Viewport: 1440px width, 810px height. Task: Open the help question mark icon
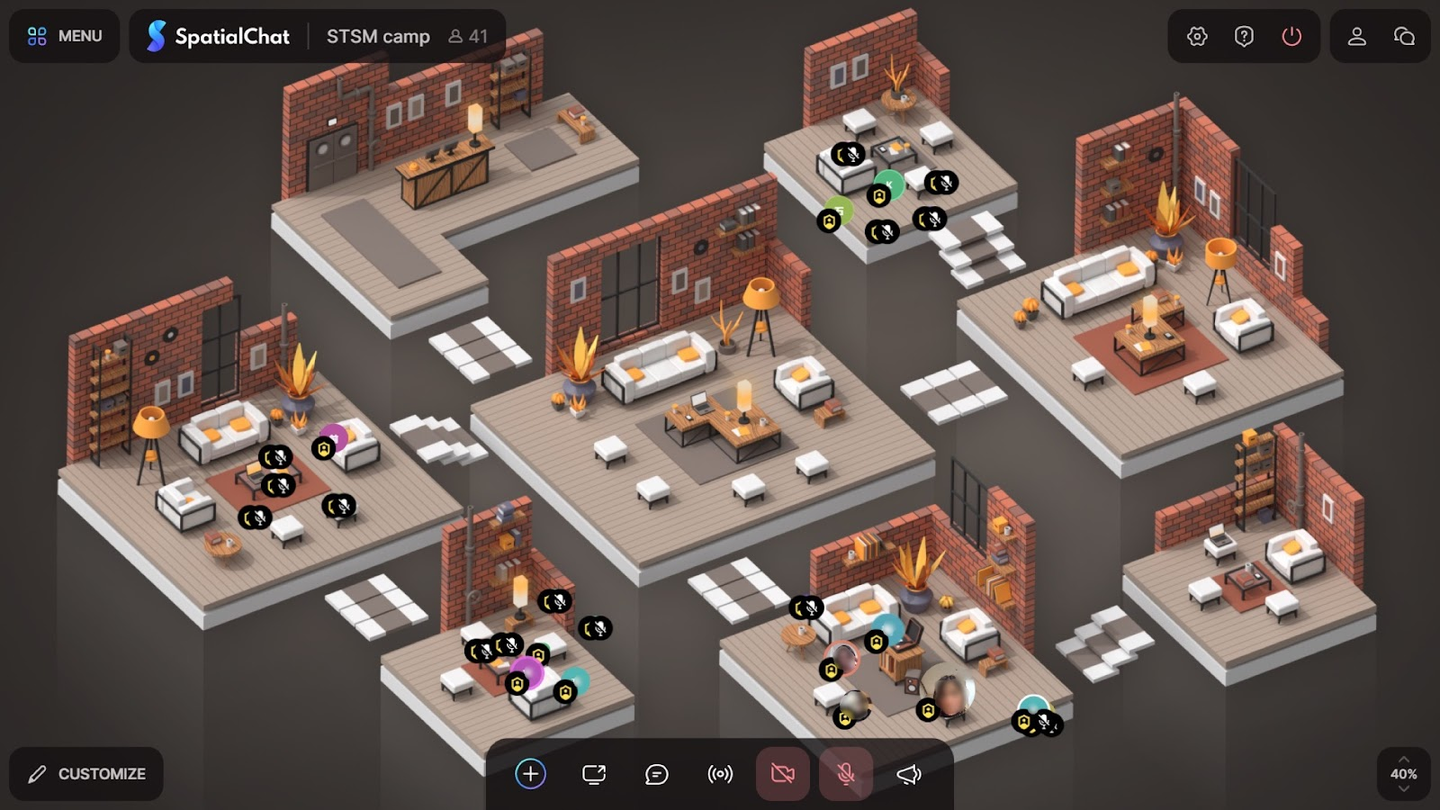coord(1244,36)
